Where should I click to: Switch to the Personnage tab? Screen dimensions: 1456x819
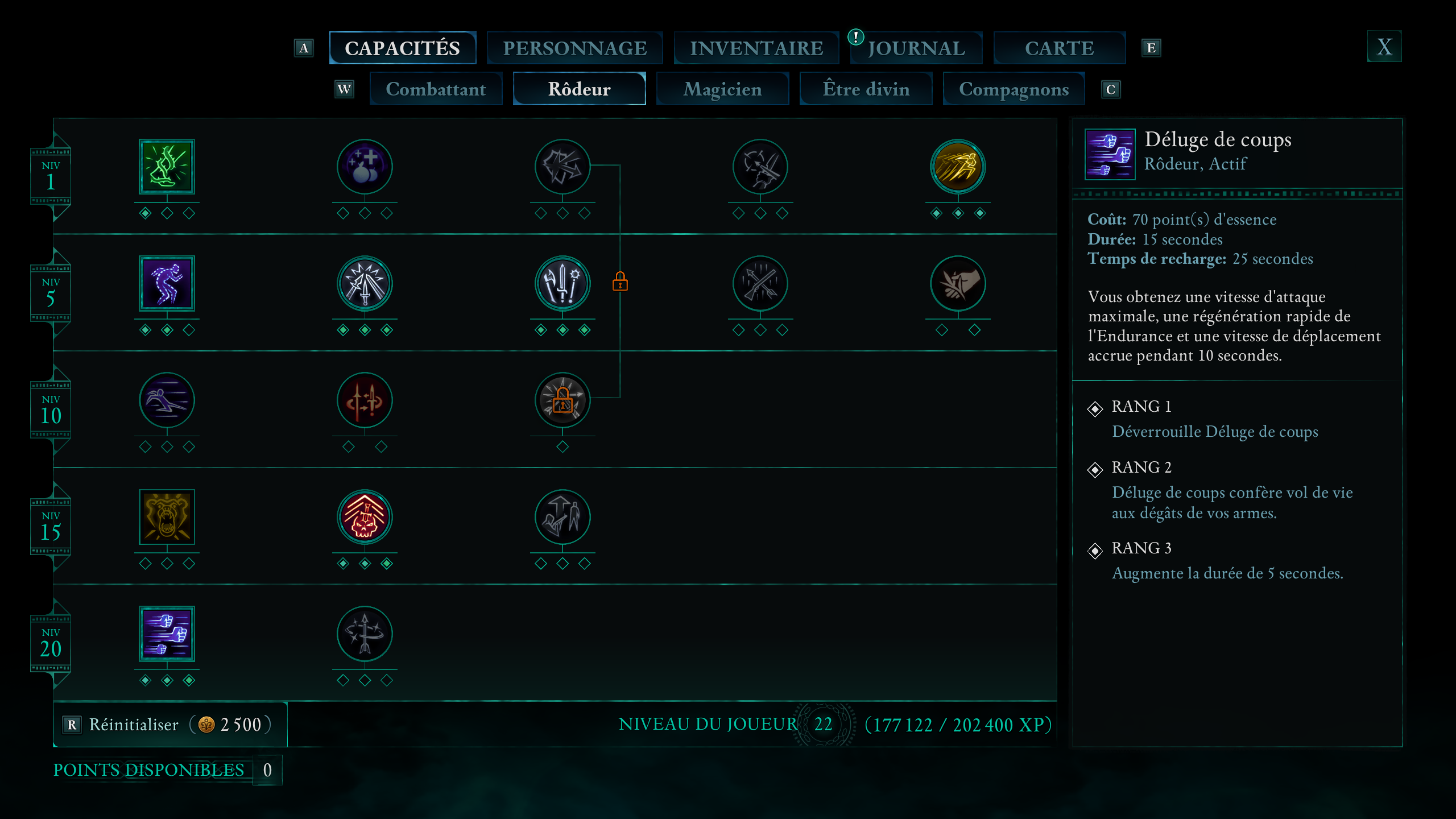[574, 48]
